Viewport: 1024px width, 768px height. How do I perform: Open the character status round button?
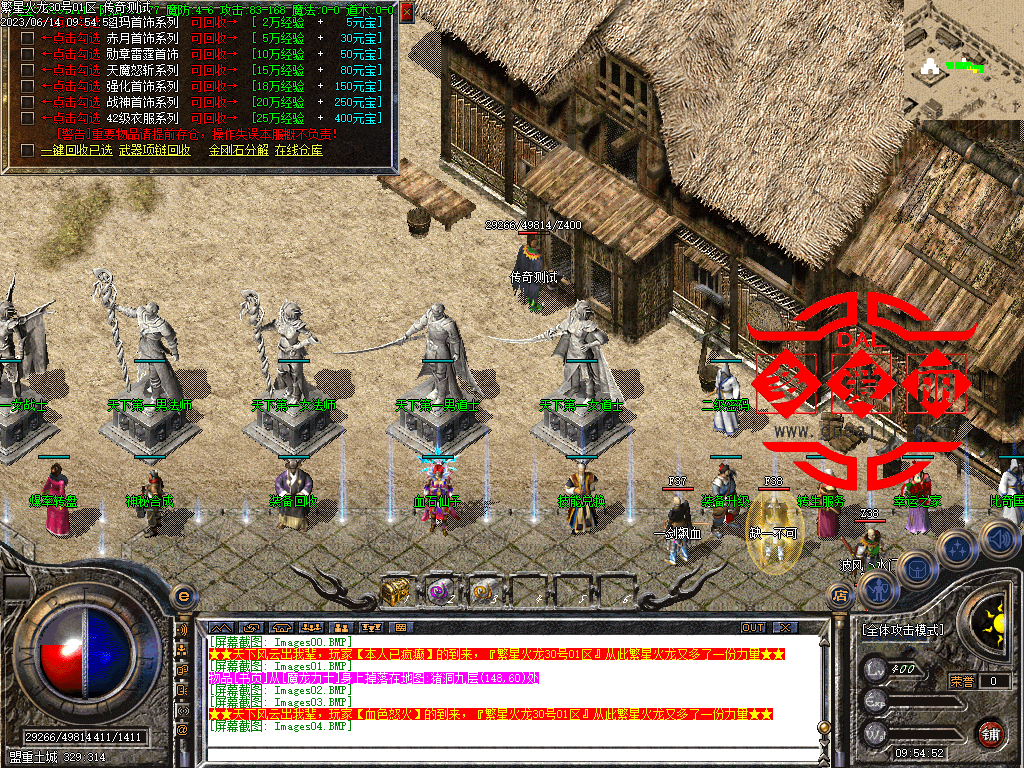tap(879, 590)
